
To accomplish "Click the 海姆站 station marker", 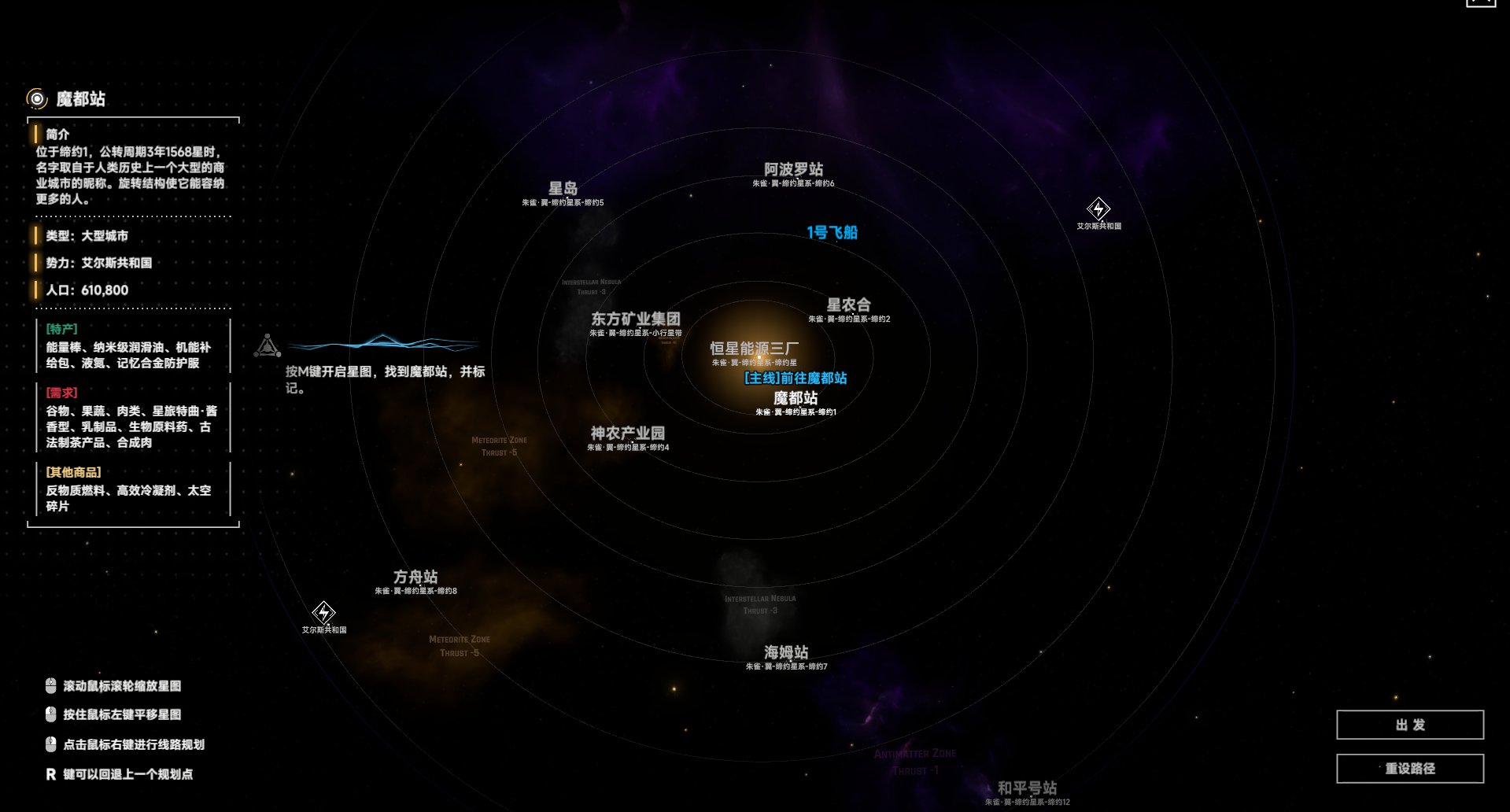I will (x=785, y=652).
